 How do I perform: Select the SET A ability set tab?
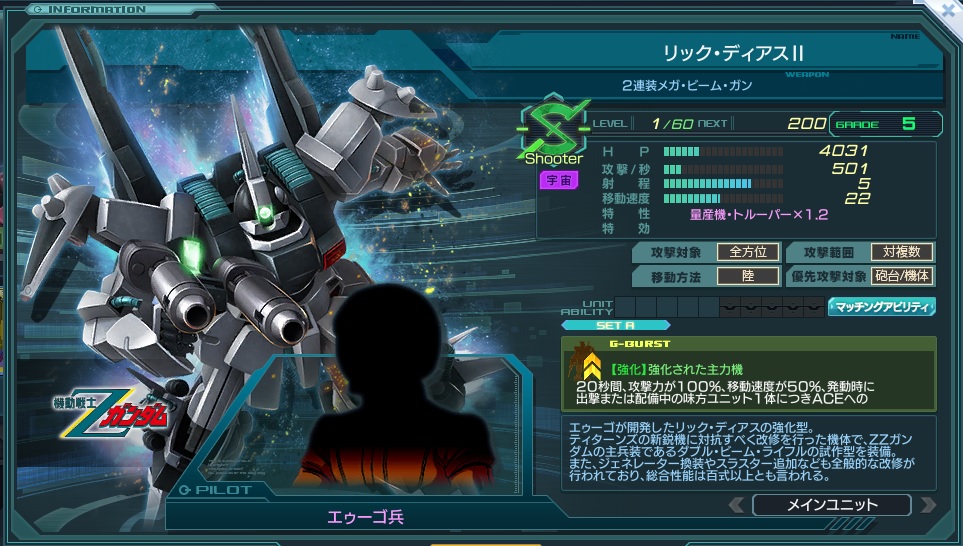614,325
